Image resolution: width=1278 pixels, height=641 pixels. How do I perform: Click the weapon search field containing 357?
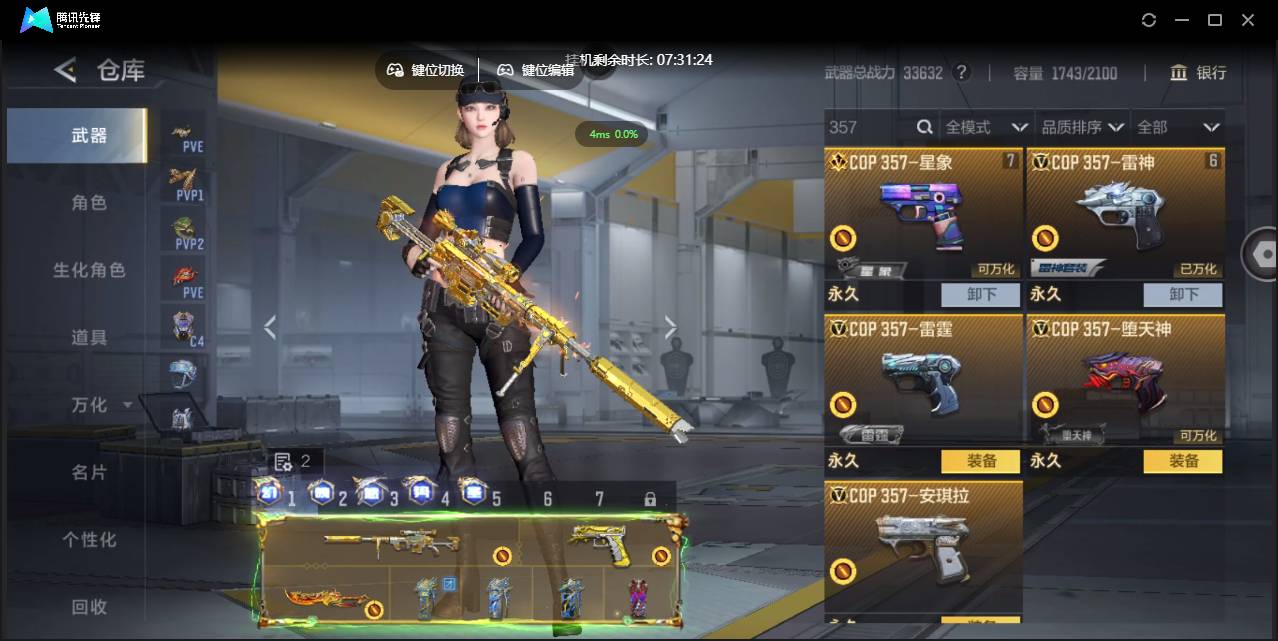pyautogui.click(x=870, y=127)
